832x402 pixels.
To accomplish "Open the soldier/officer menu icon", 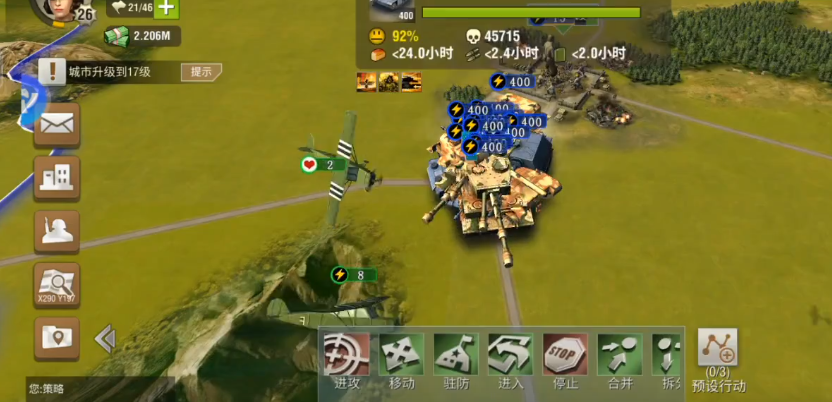I will pos(57,231).
